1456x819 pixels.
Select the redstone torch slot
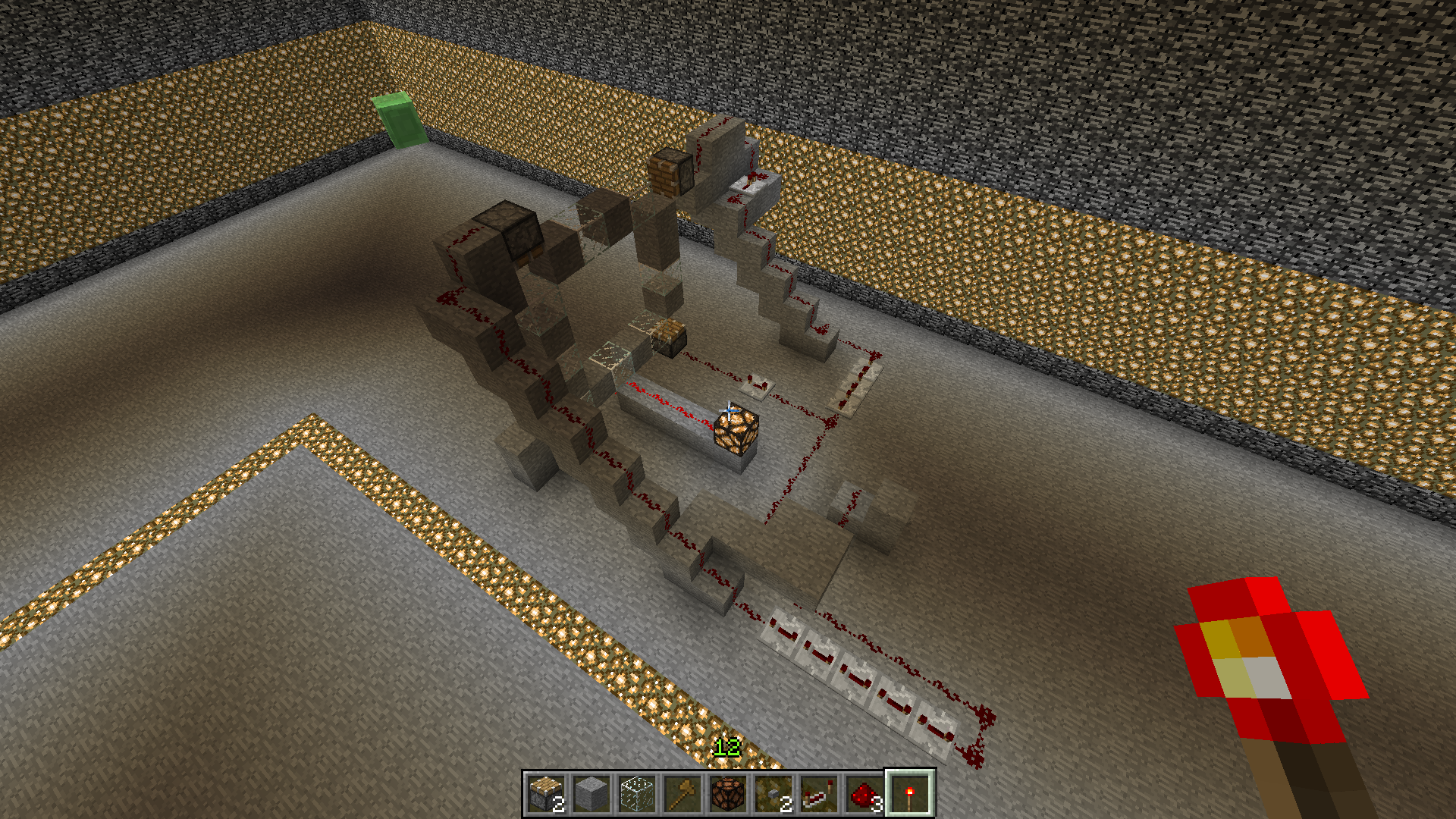pyautogui.click(x=910, y=794)
